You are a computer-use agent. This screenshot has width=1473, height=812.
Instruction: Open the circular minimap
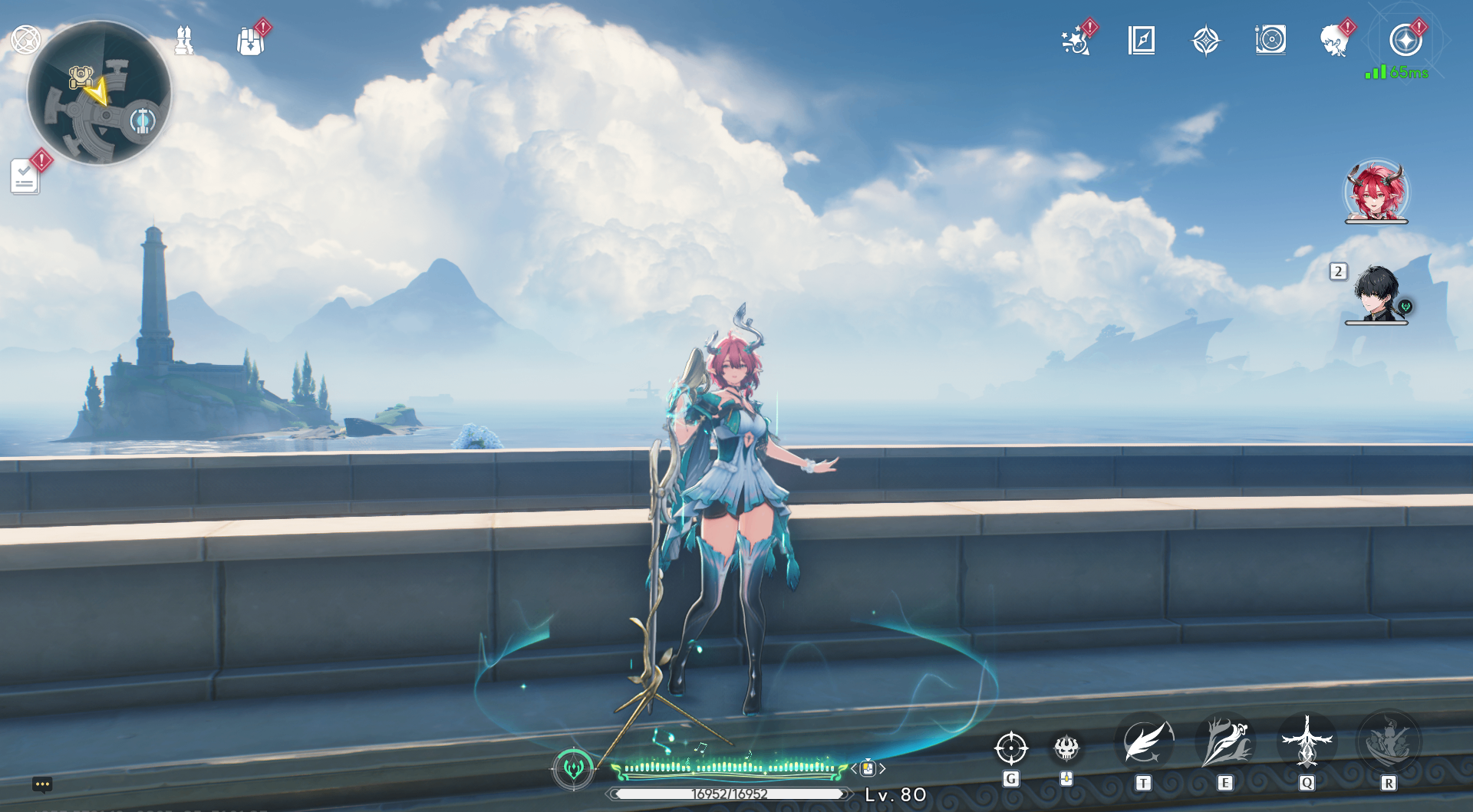coord(99,93)
